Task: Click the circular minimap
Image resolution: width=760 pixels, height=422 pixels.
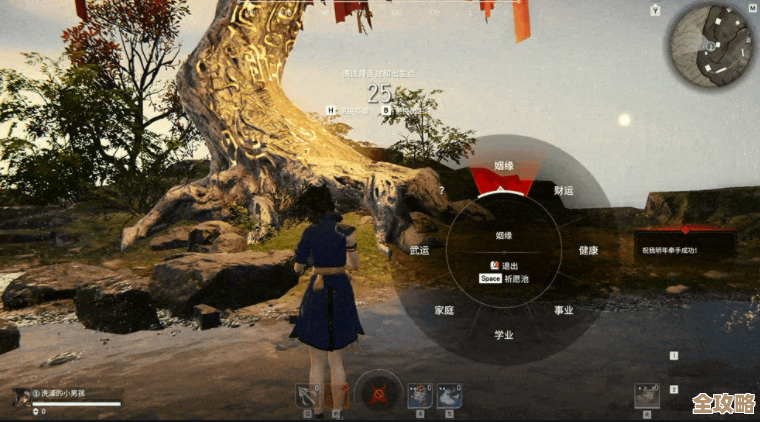Action: pyautogui.click(x=709, y=44)
